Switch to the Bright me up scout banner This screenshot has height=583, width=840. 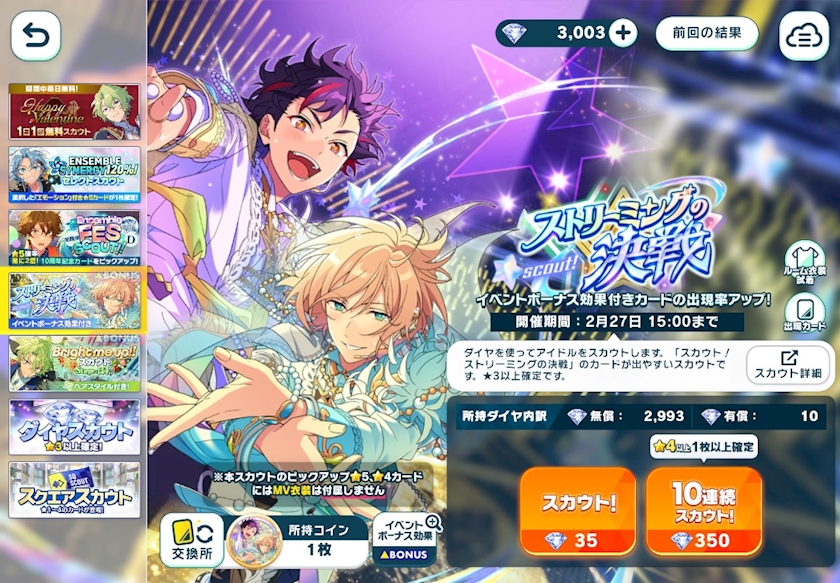click(x=74, y=362)
